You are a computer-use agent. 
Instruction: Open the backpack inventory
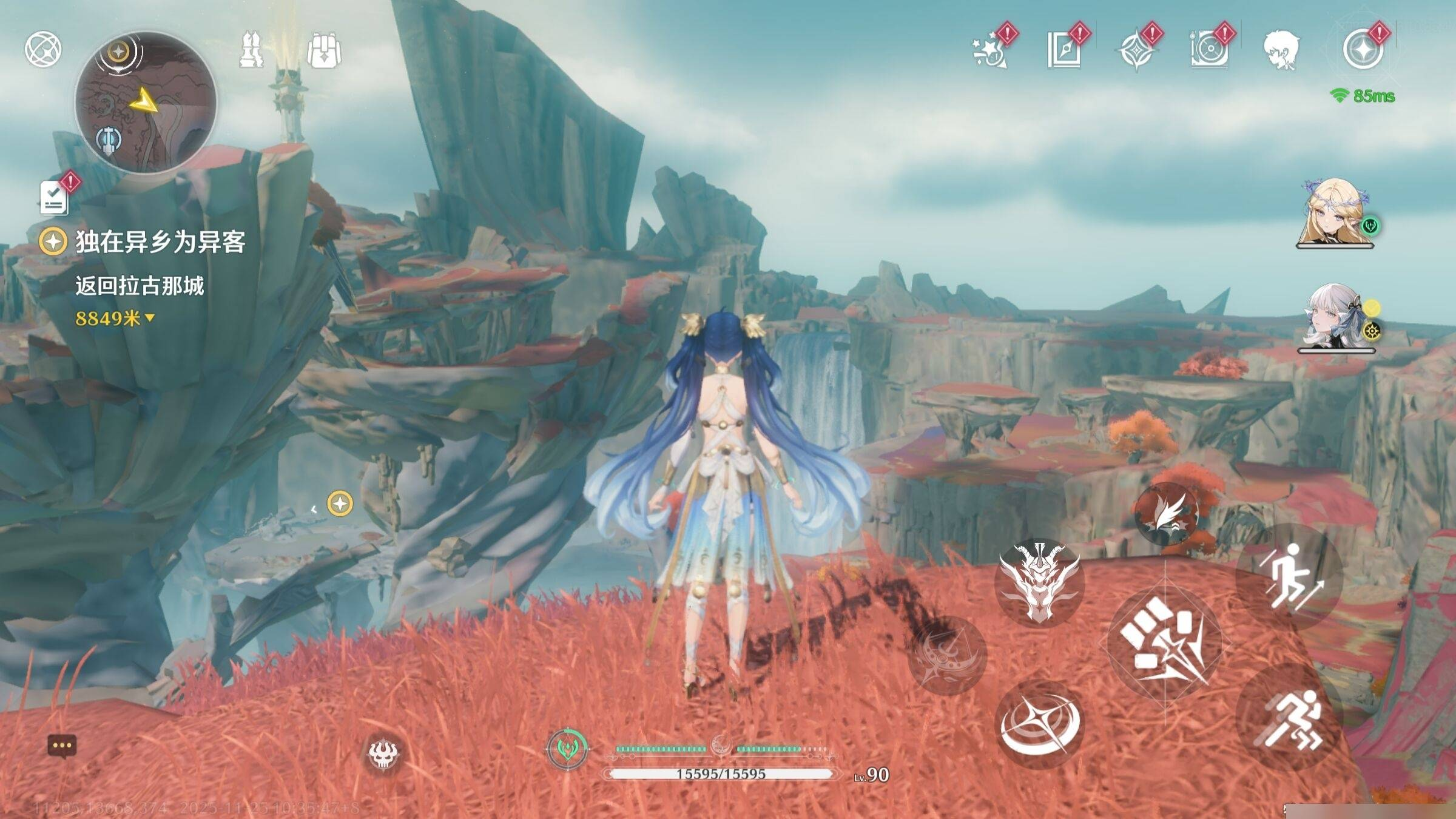(x=324, y=50)
